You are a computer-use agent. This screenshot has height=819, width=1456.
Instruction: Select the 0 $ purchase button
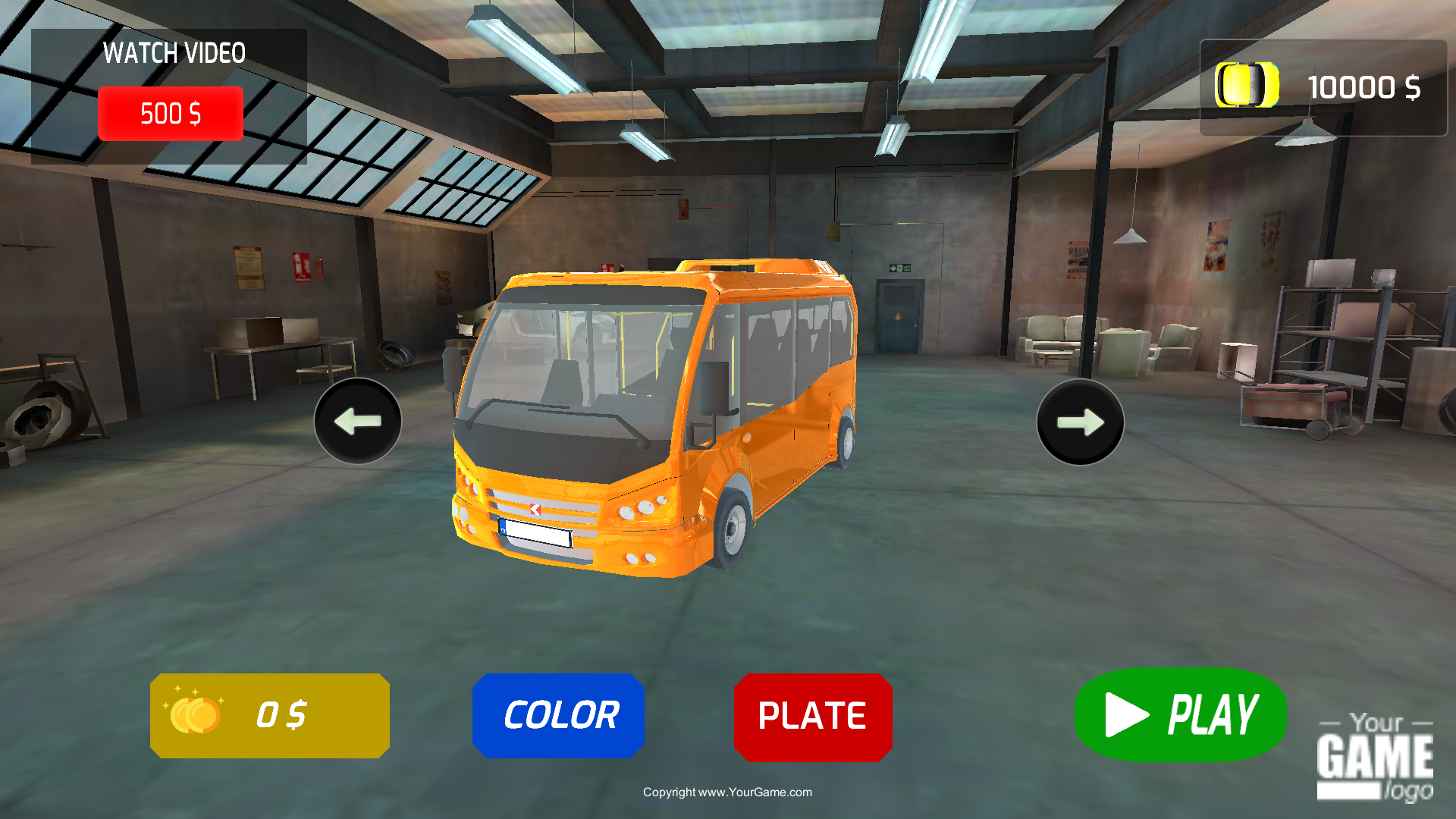269,714
